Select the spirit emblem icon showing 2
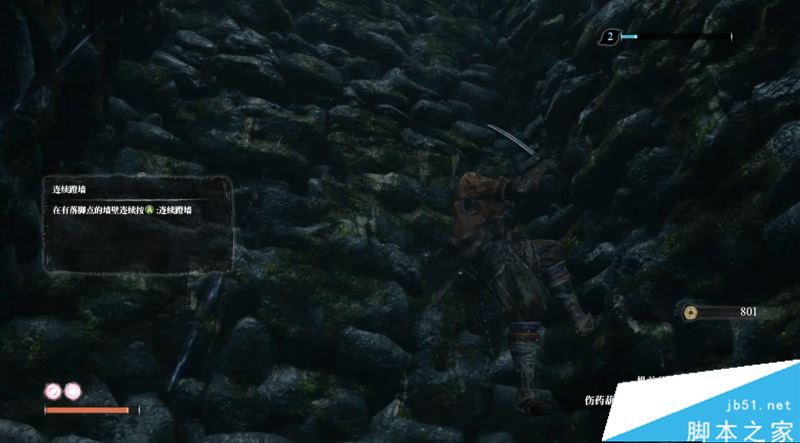The height and width of the screenshot is (443, 800). pos(609,37)
